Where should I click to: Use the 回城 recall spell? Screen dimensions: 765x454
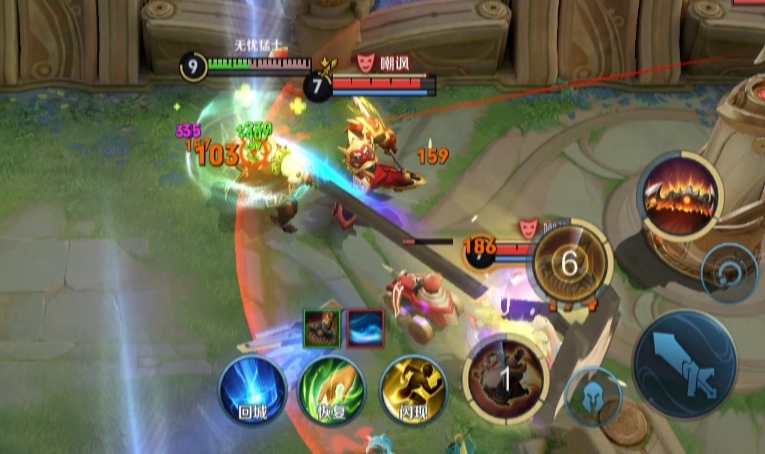click(252, 390)
